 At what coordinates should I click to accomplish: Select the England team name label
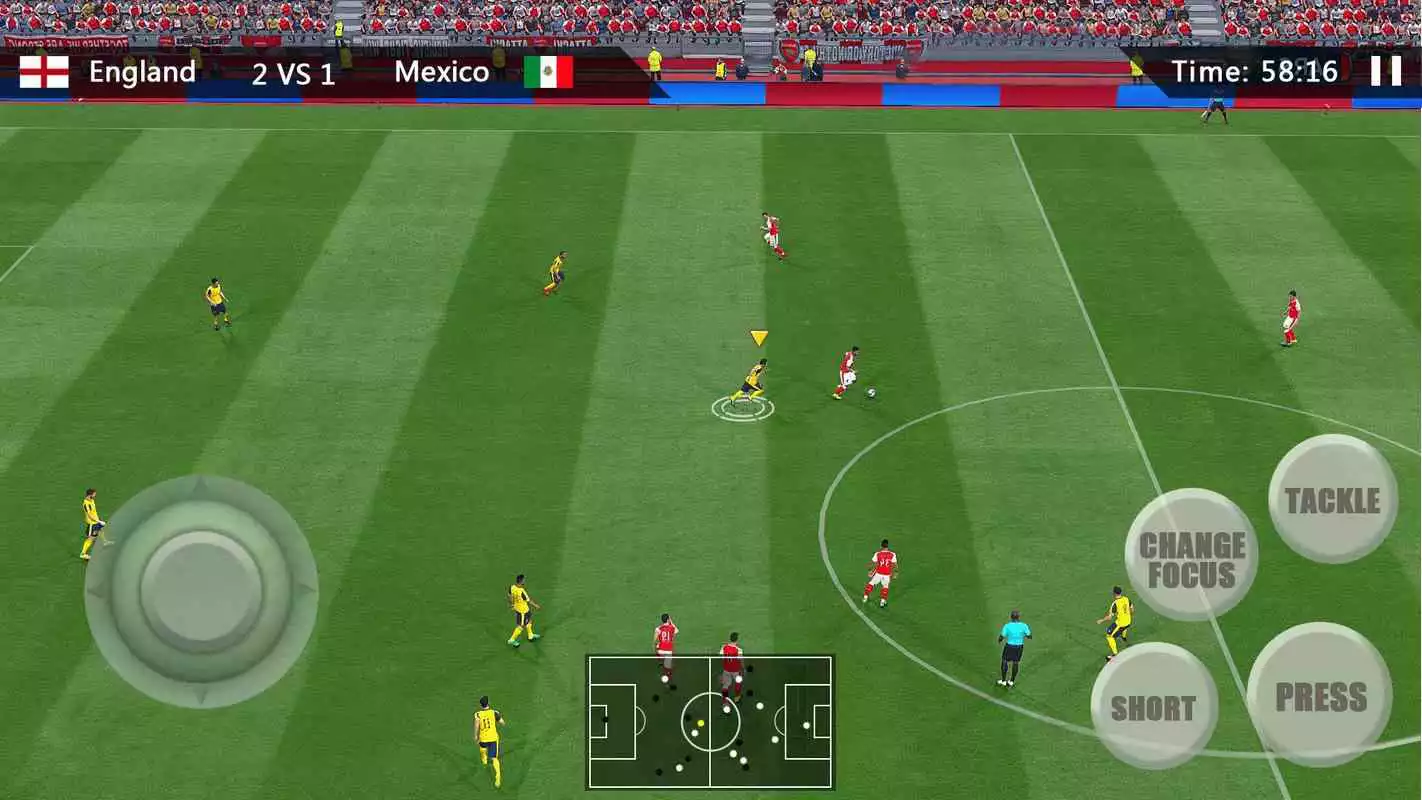click(143, 71)
